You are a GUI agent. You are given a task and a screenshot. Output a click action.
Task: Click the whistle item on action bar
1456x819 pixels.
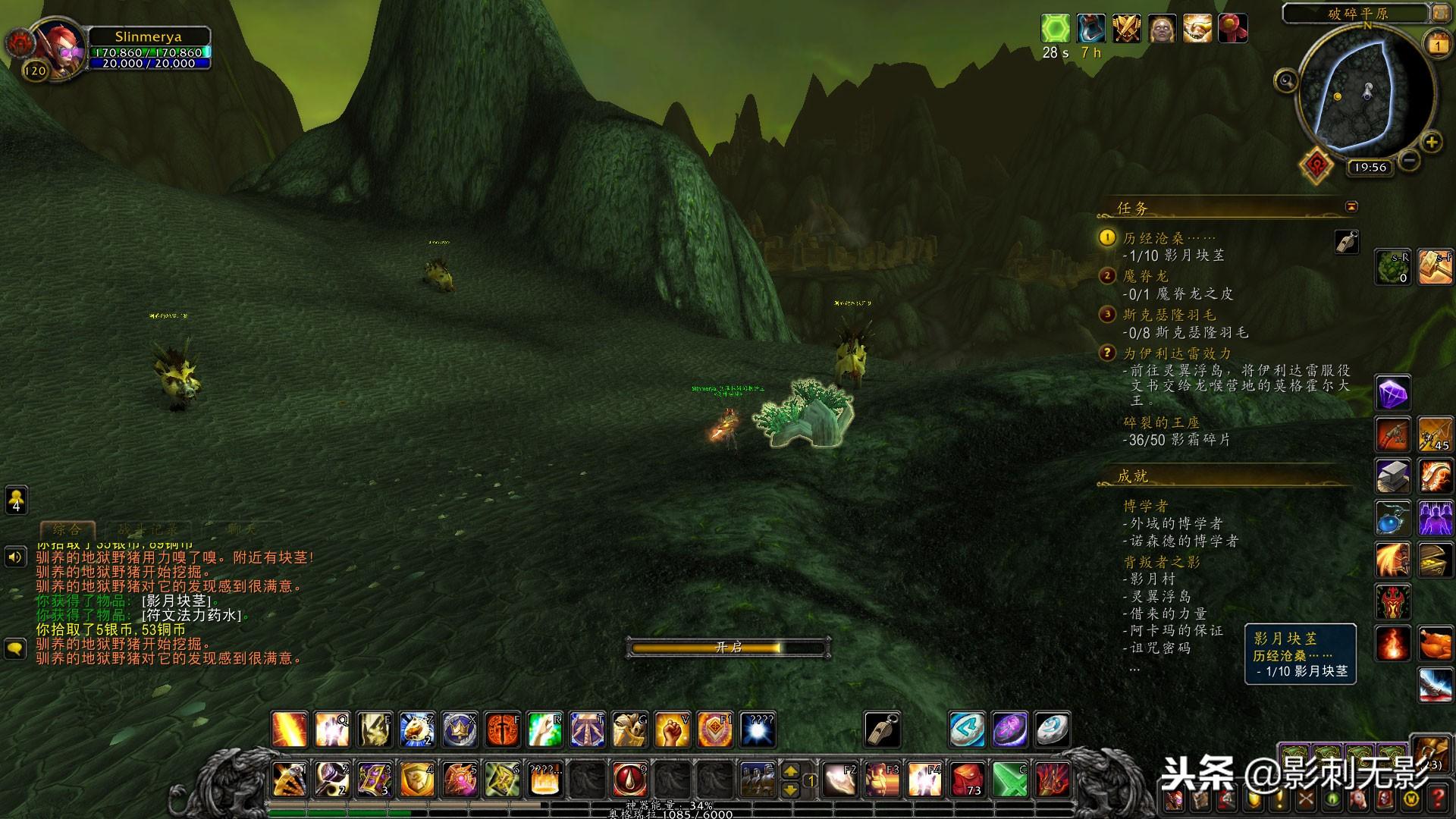click(882, 730)
